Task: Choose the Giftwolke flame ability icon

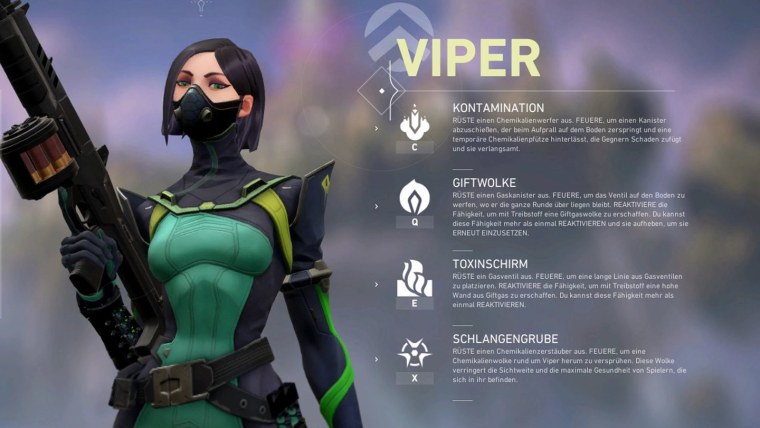Action: pyautogui.click(x=415, y=198)
